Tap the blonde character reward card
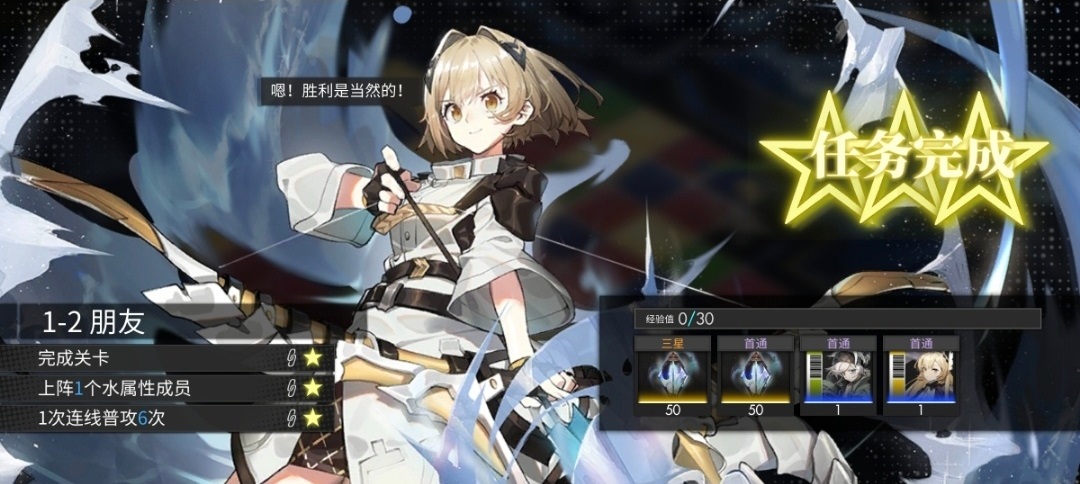This screenshot has height=484, width=1080. tap(921, 377)
